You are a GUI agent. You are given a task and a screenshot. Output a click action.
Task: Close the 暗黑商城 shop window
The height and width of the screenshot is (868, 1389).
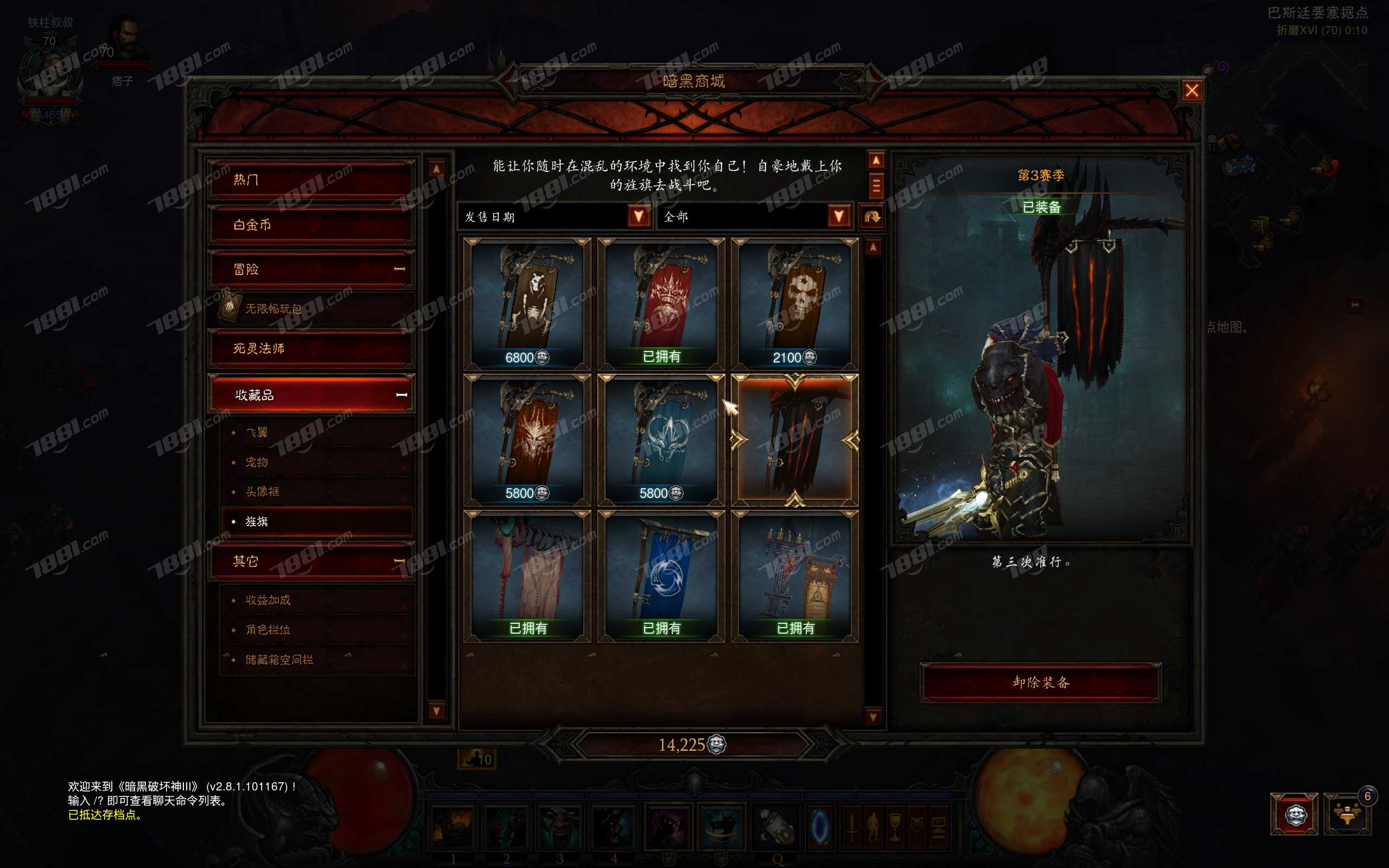(1192, 91)
